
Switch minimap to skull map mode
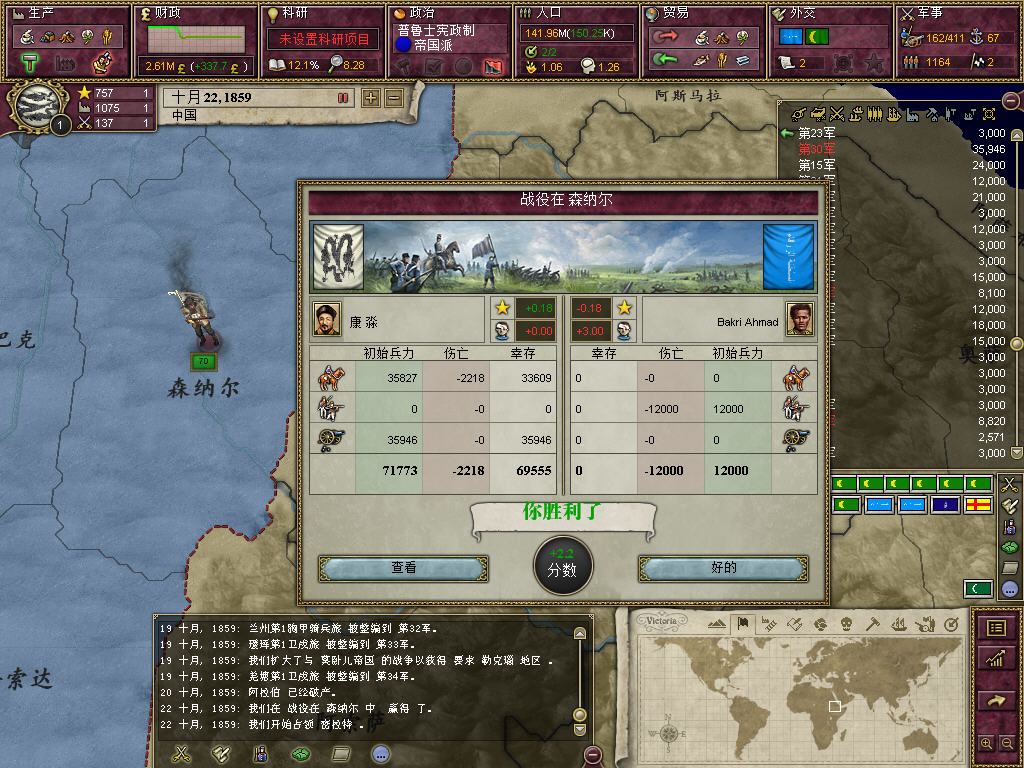(x=846, y=624)
